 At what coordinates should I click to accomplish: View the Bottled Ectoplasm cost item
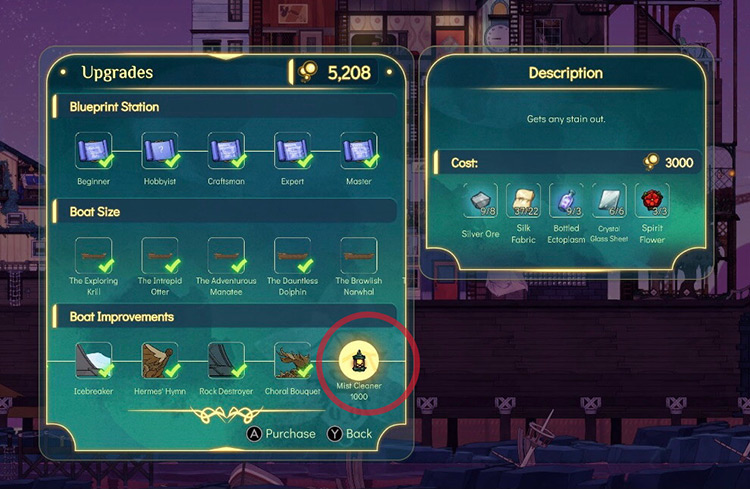coord(567,202)
